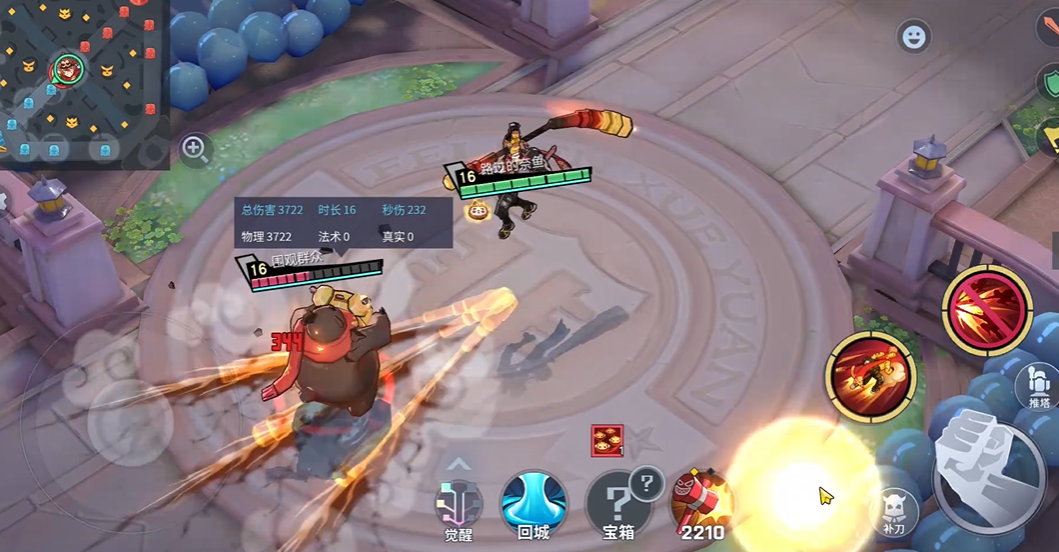Select the 推塔 tower attack button
Viewport: 1059px width, 552px height.
[x=1038, y=385]
